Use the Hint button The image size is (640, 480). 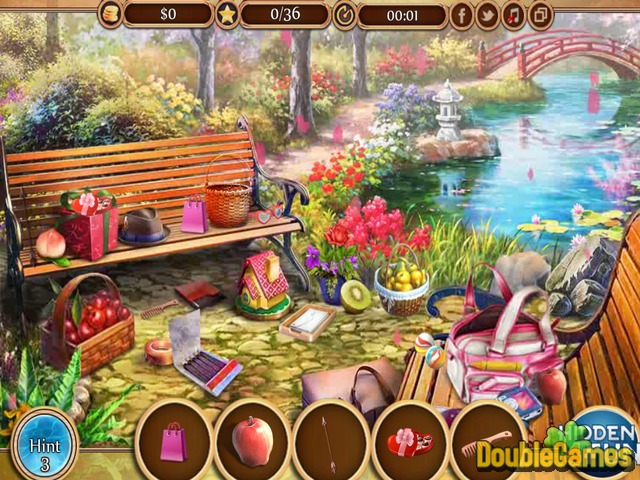click(x=44, y=441)
